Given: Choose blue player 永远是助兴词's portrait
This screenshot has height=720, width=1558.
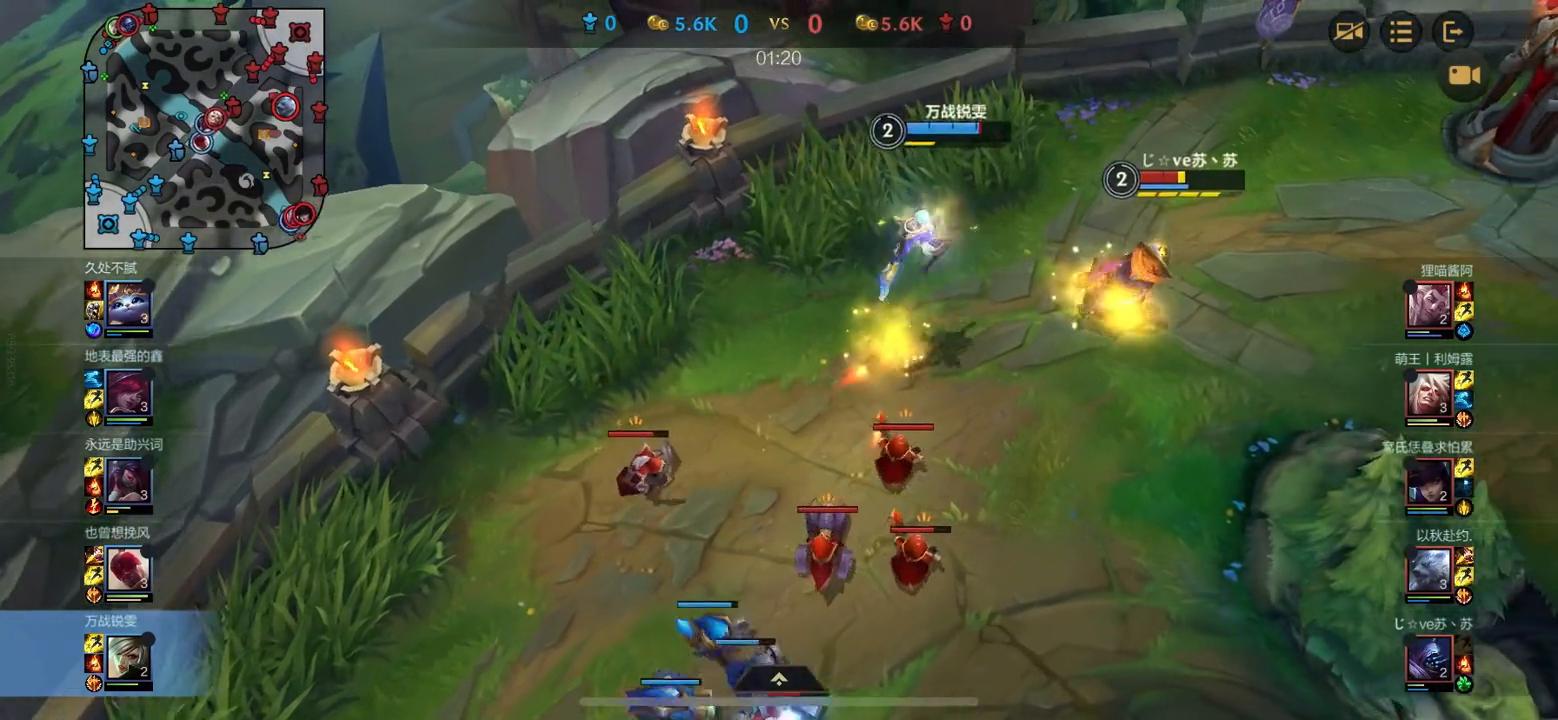Looking at the screenshot, I should (x=129, y=481).
